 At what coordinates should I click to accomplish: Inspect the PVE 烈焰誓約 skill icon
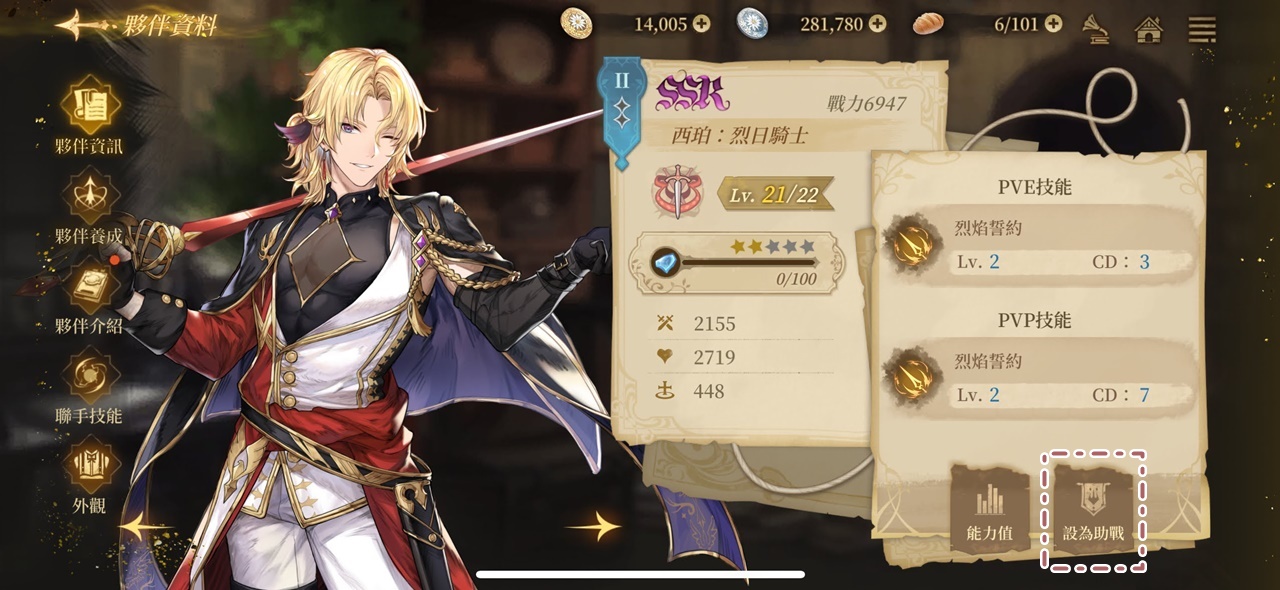912,245
